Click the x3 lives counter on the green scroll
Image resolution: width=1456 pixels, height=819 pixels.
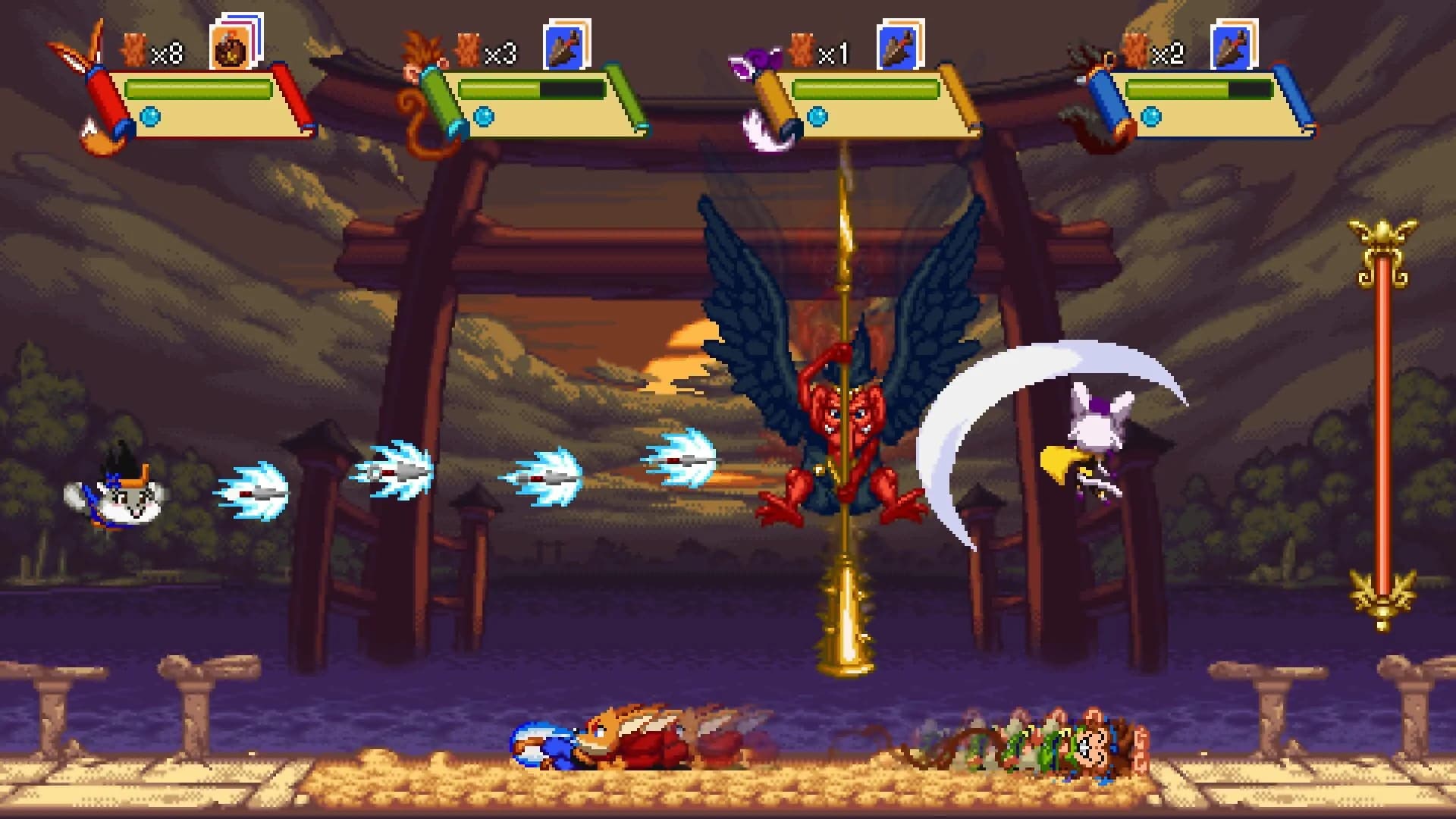[x=500, y=53]
